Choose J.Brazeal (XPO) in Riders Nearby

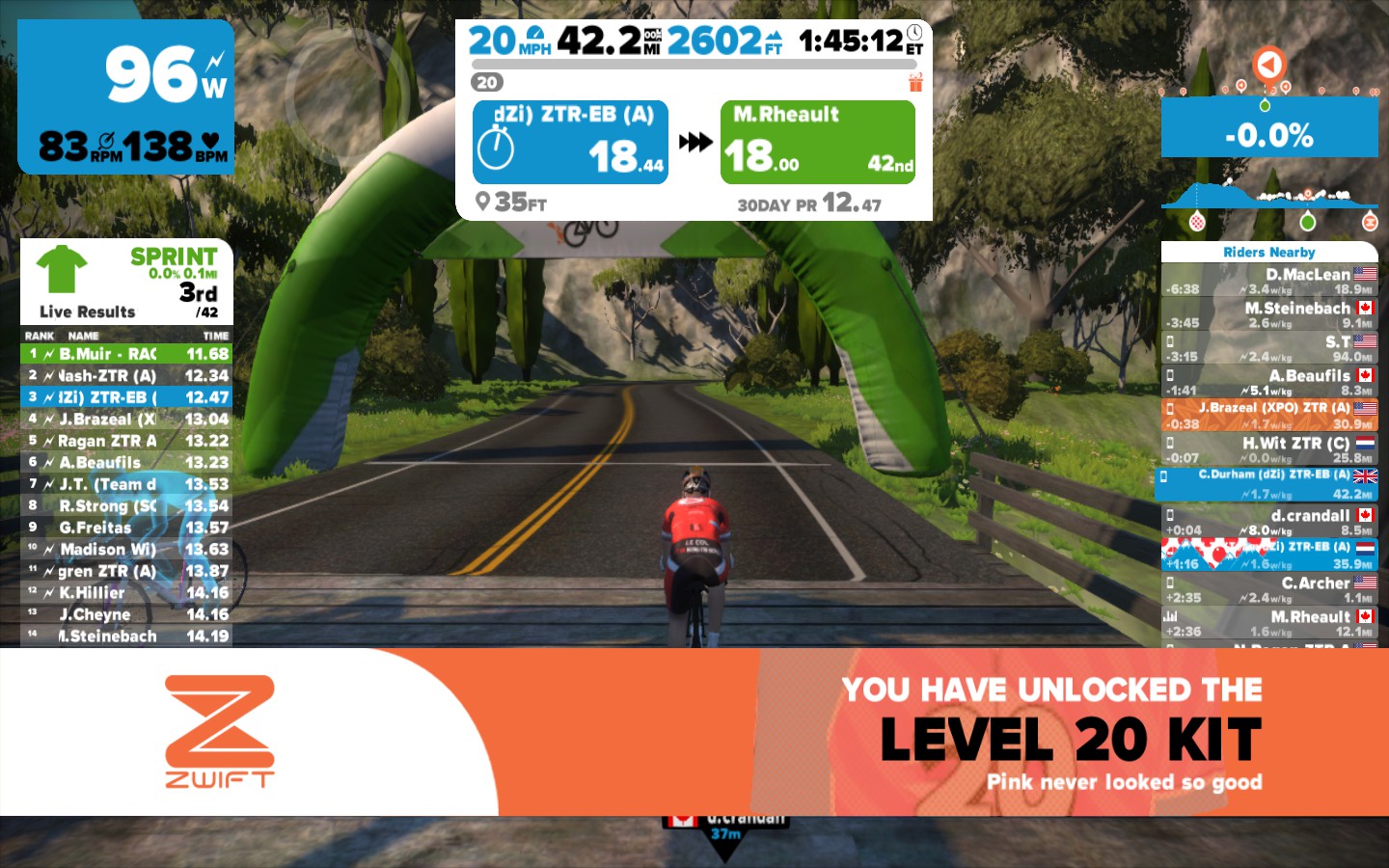pyautogui.click(x=1269, y=416)
